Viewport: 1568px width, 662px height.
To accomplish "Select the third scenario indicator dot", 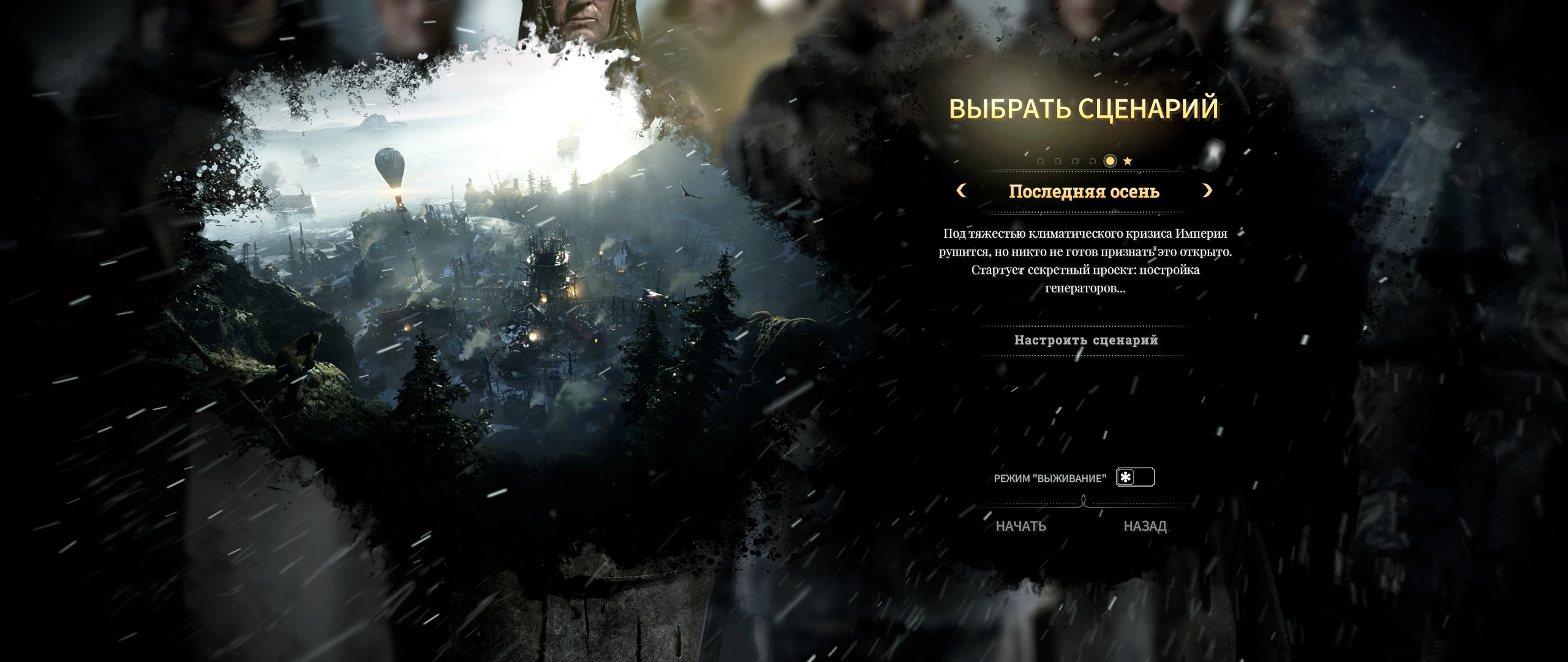I will [1076, 161].
